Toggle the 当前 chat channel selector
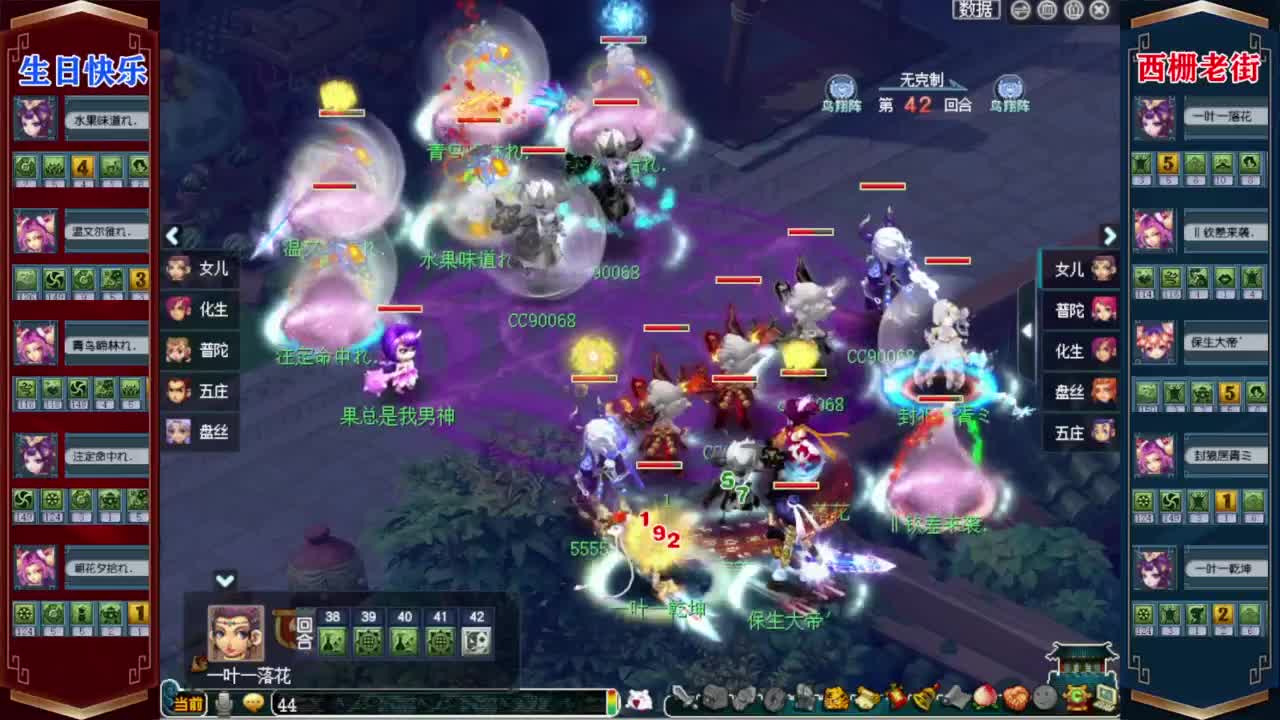The width and height of the screenshot is (1280, 720). tap(188, 703)
